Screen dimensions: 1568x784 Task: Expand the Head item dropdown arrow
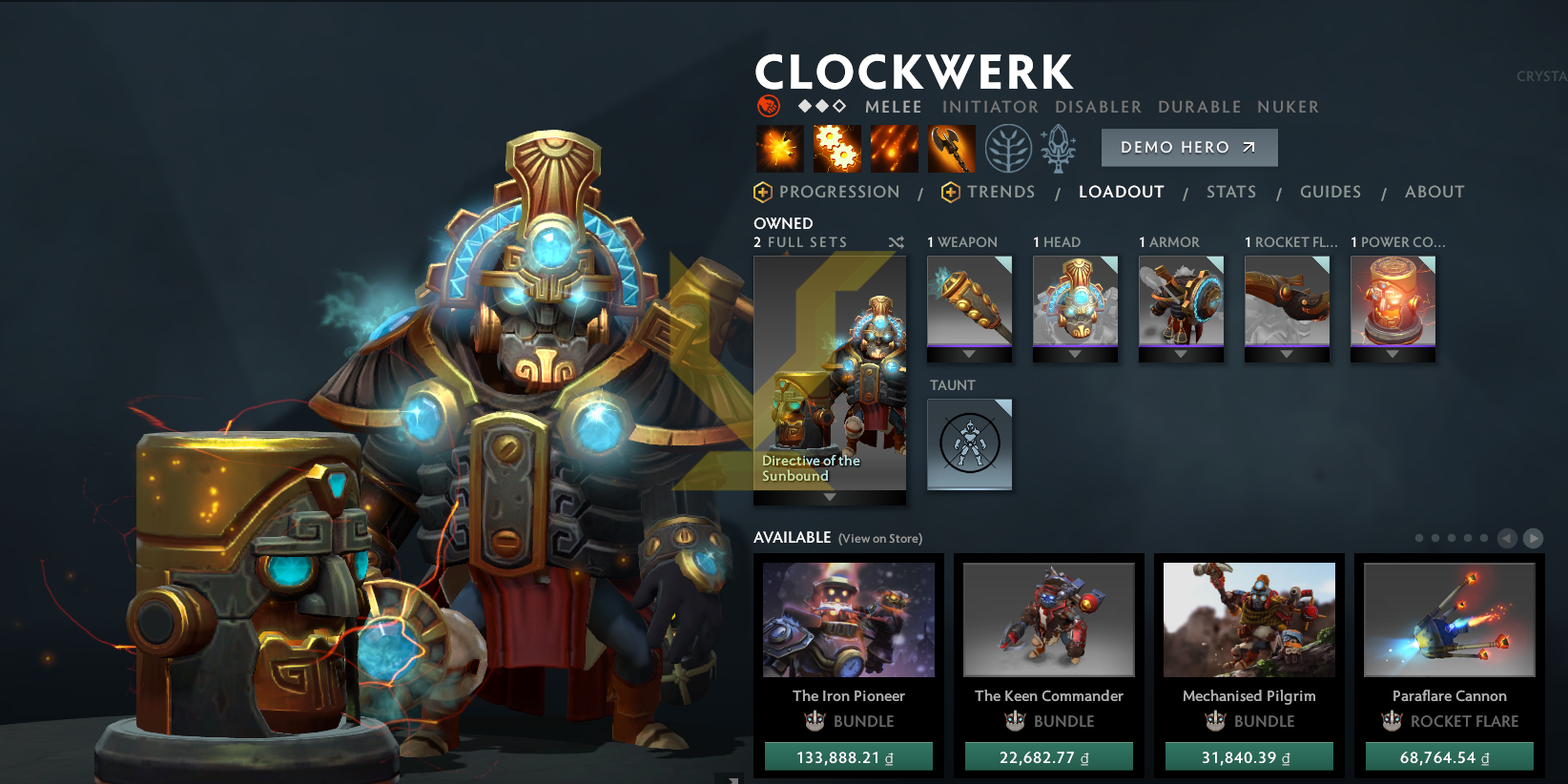click(x=1076, y=355)
